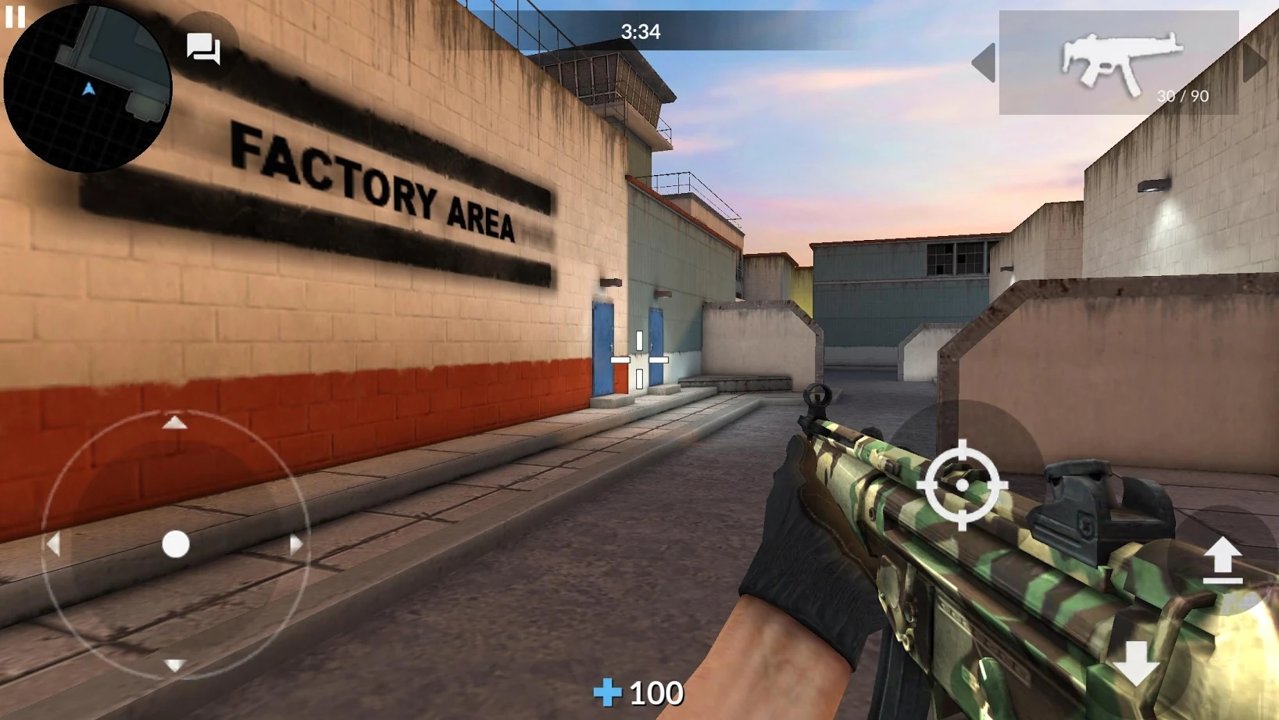The image size is (1279, 720).
Task: Tap the movement joystick's down arrow
Action: click(175, 665)
